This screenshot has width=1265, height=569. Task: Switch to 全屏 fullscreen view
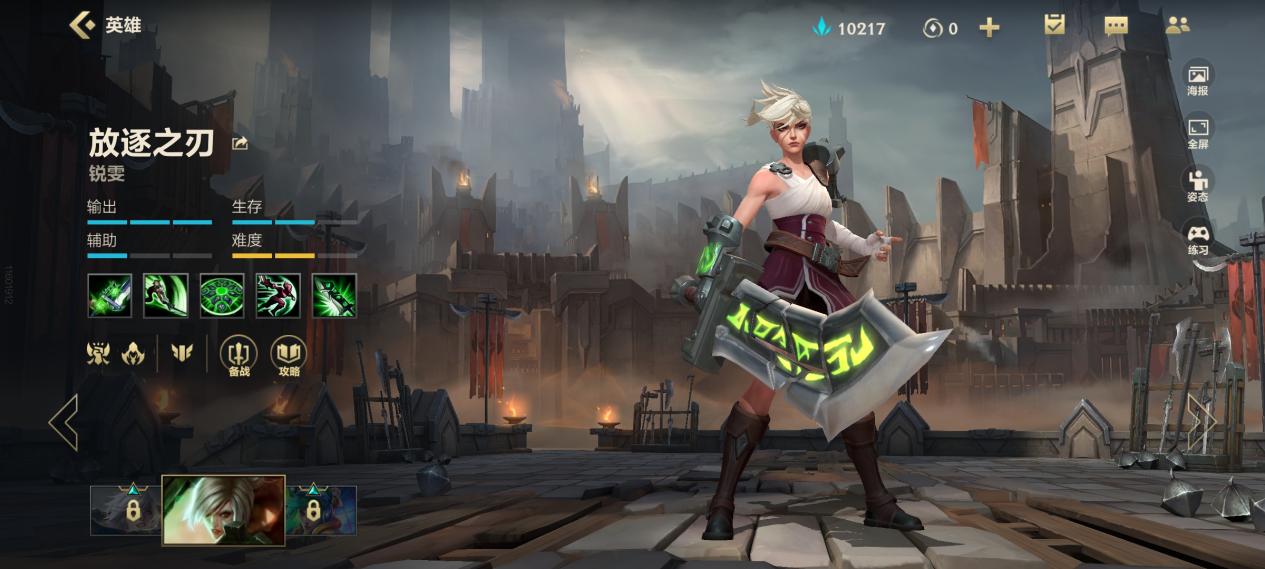[x=1198, y=133]
